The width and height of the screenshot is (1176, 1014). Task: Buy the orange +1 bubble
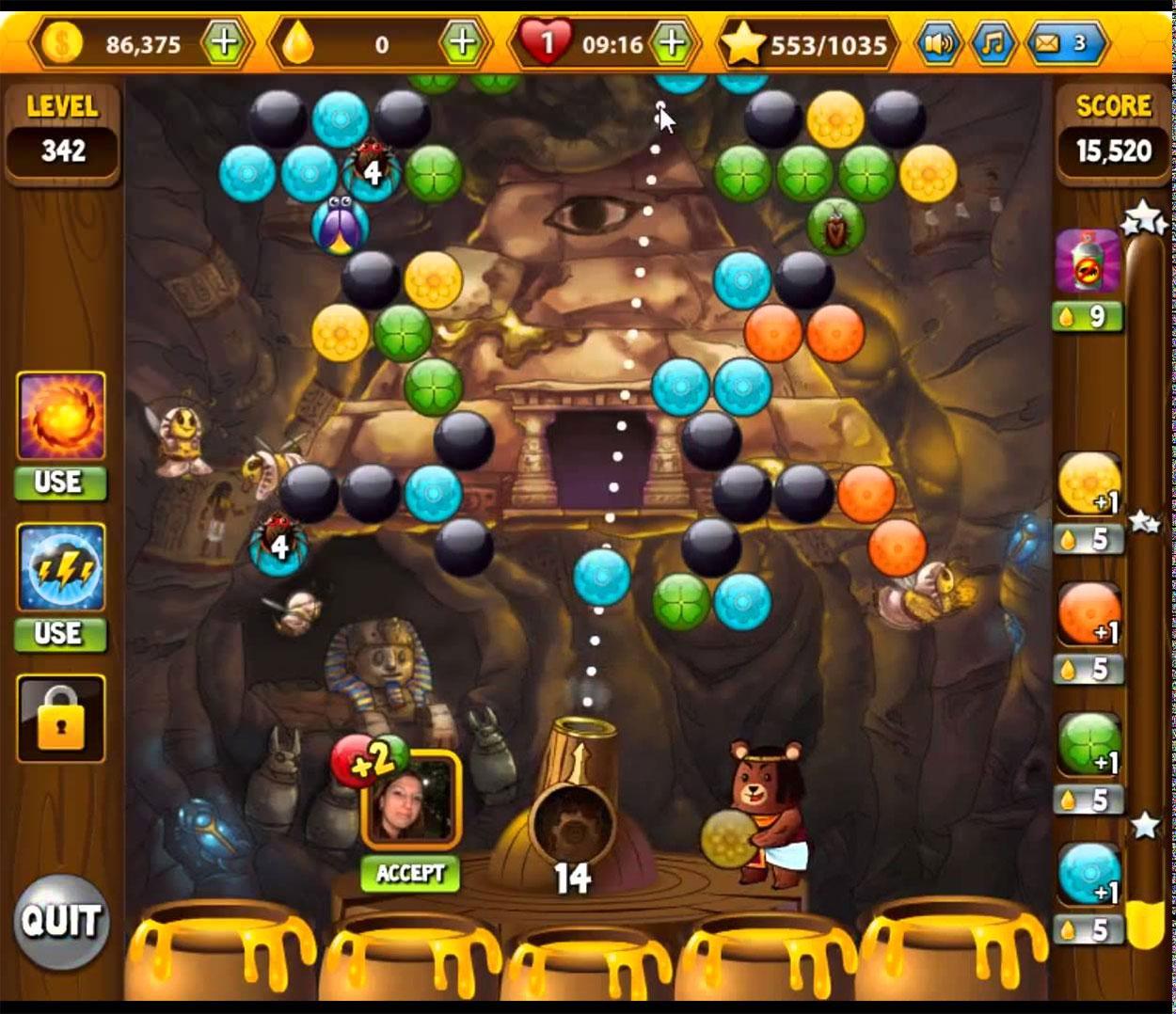[1089, 615]
